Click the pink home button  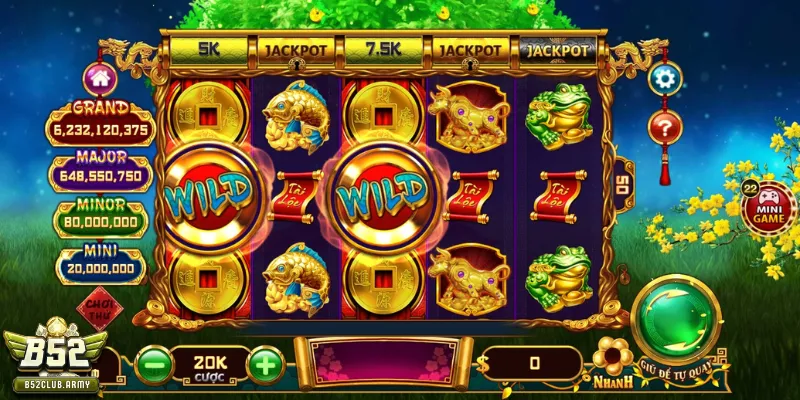[99, 77]
